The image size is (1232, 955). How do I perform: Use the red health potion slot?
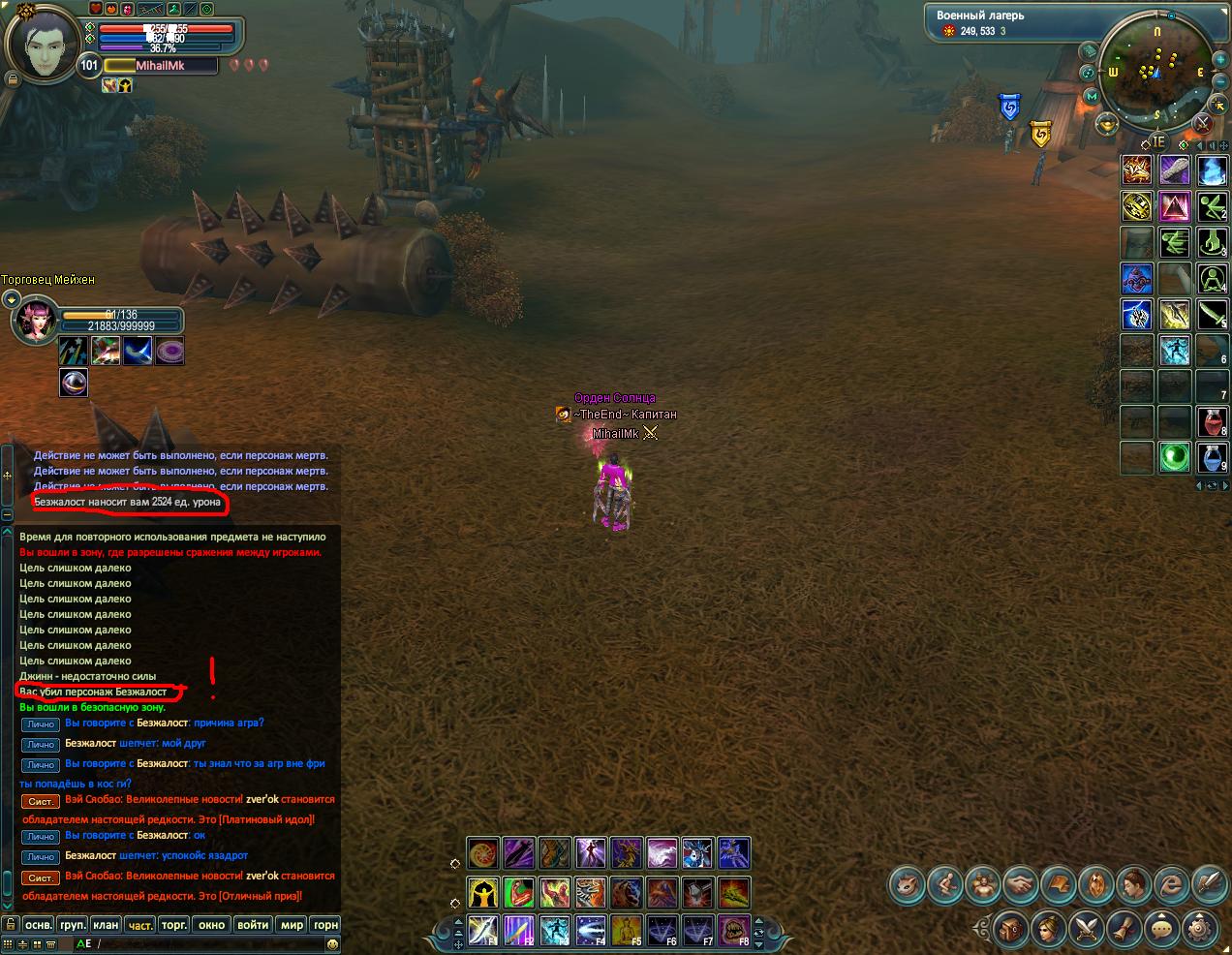click(1212, 421)
